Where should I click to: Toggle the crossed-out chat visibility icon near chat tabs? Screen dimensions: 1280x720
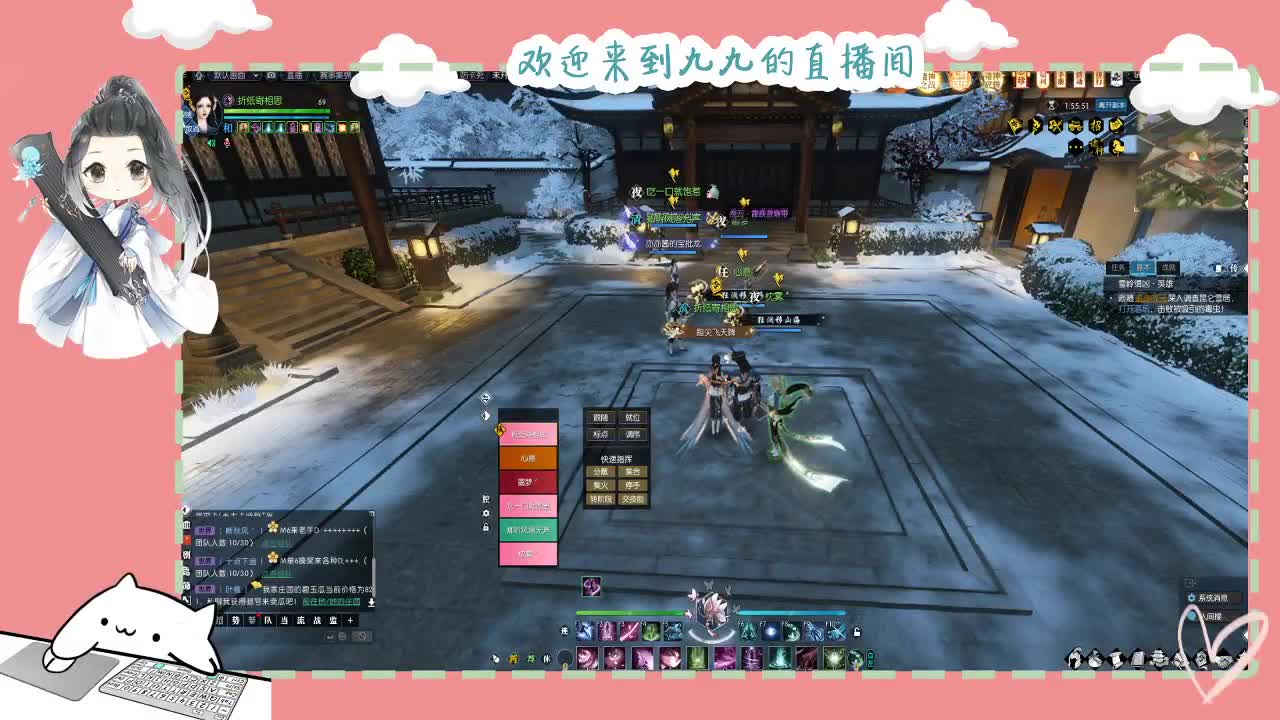point(362,636)
